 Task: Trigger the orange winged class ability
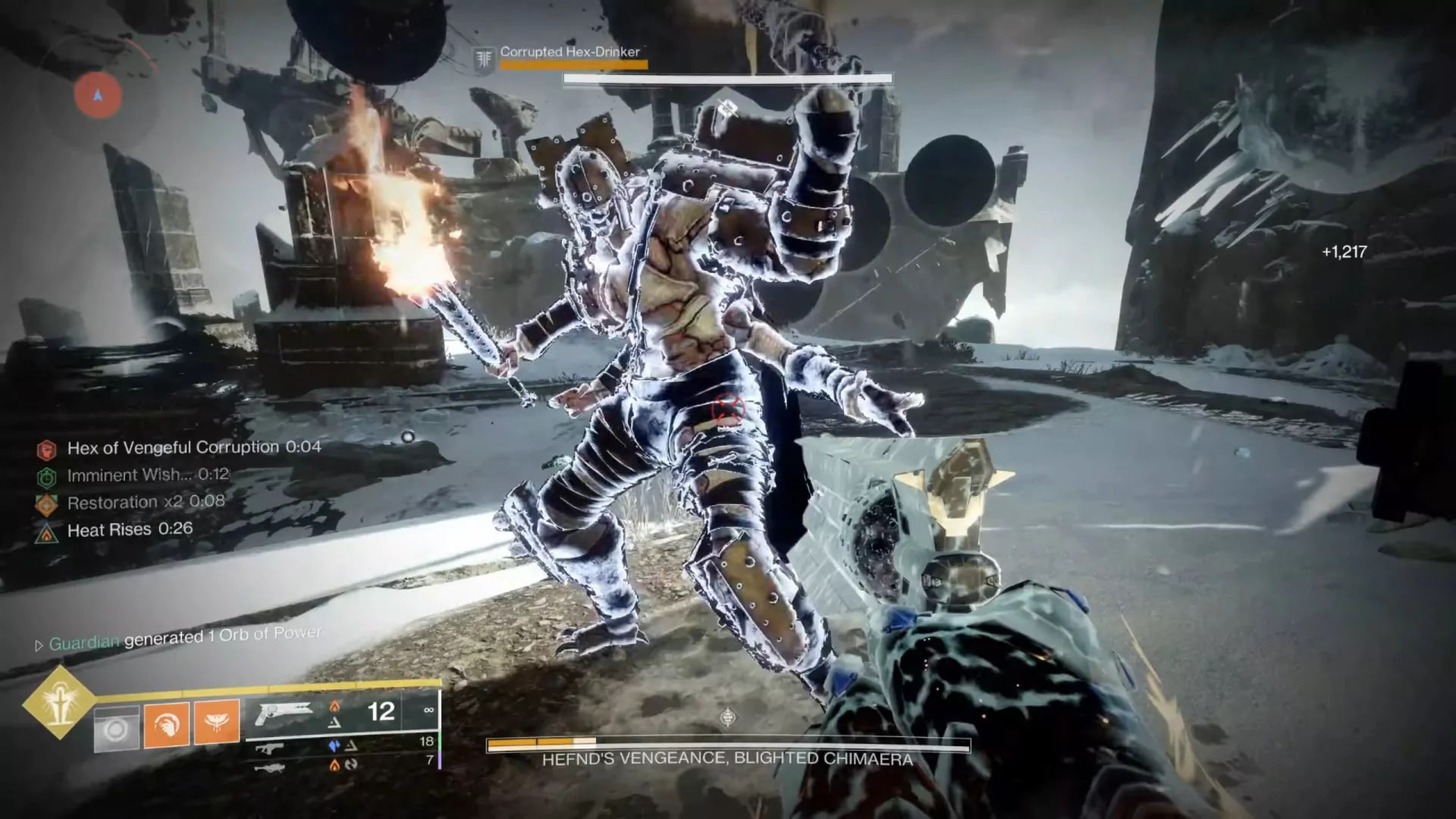(217, 720)
